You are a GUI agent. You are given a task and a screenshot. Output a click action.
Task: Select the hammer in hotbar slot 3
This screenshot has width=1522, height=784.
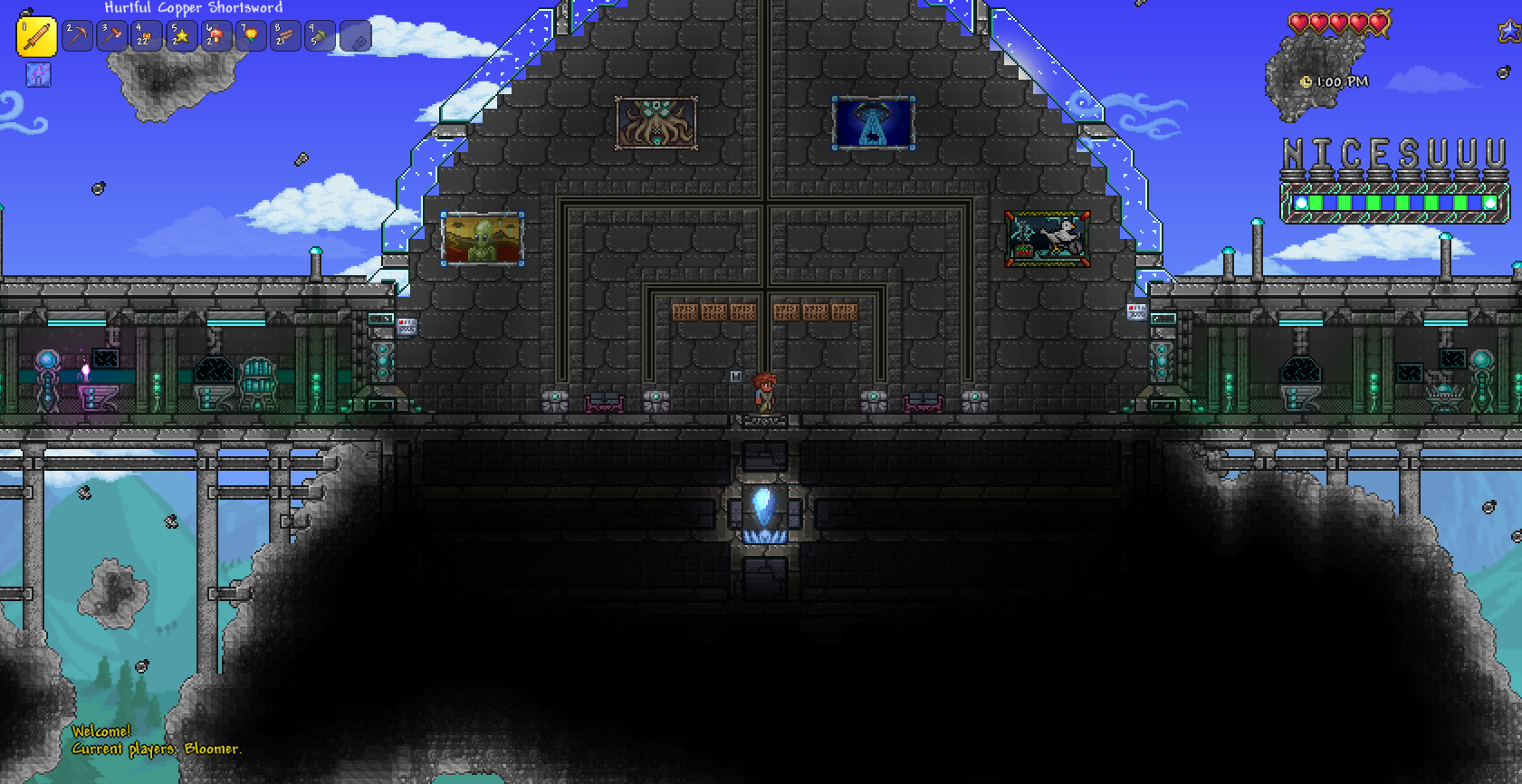(x=110, y=37)
